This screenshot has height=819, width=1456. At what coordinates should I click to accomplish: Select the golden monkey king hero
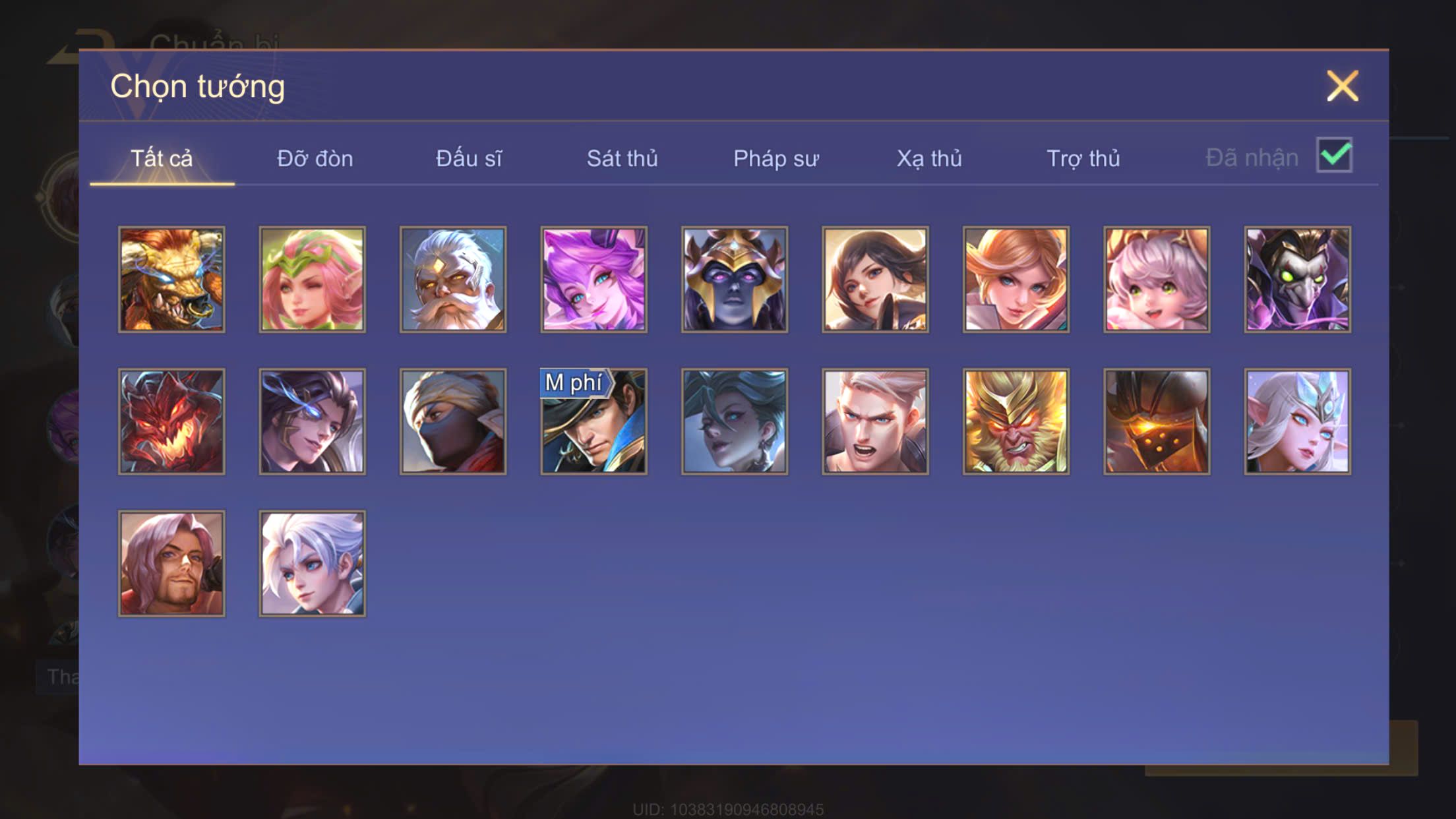click(x=1016, y=421)
